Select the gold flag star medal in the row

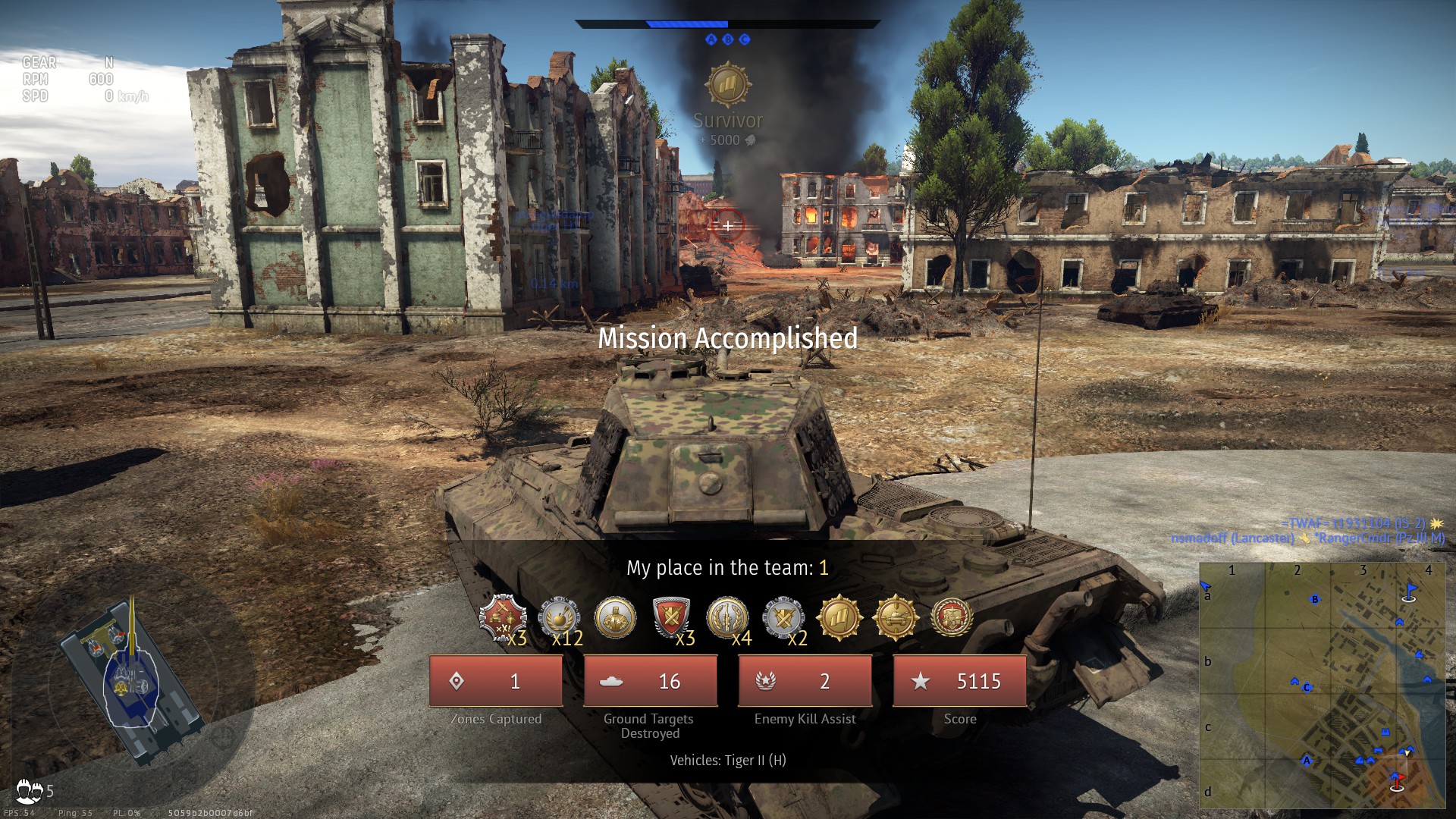click(839, 618)
